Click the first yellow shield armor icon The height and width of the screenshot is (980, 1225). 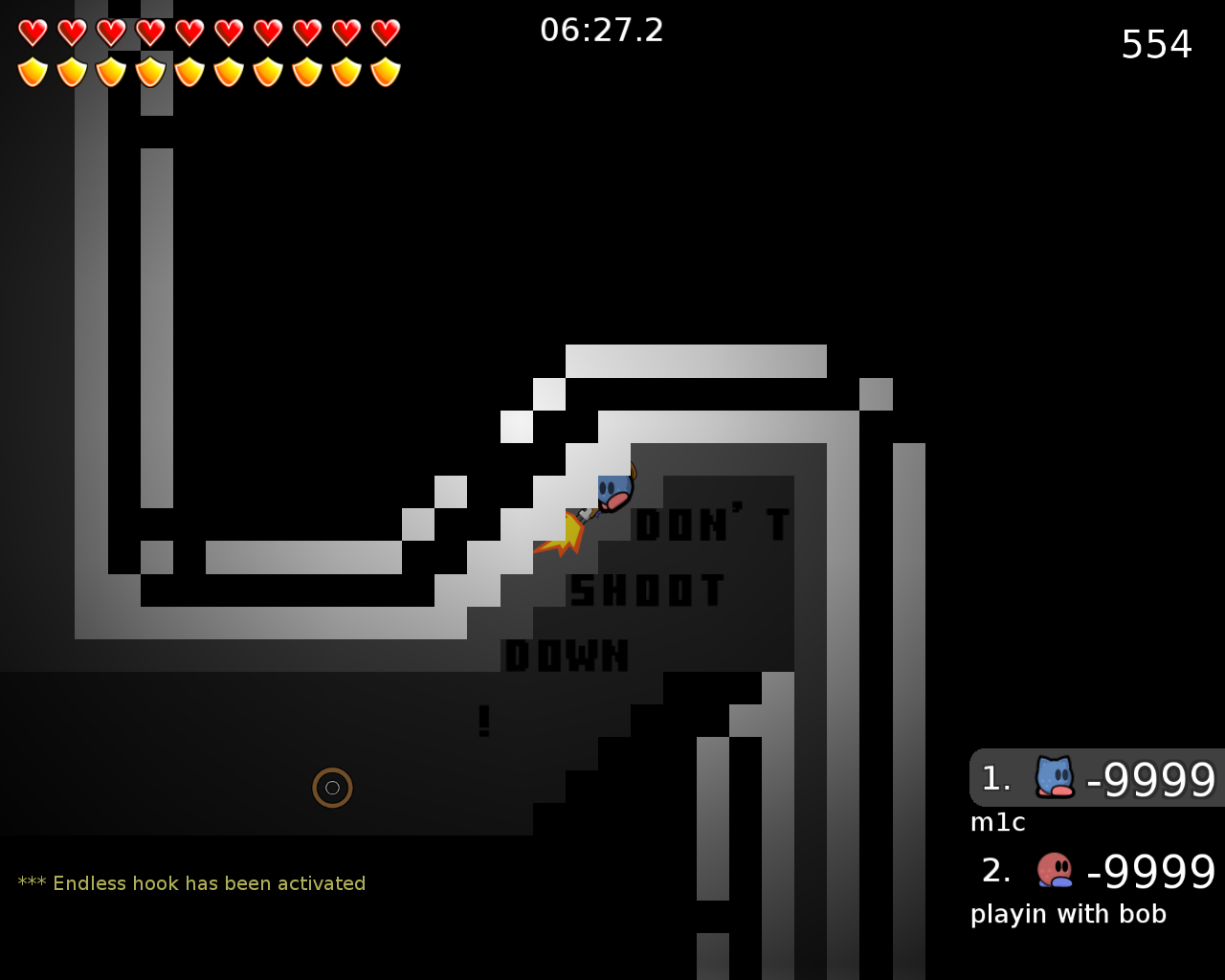point(32,70)
